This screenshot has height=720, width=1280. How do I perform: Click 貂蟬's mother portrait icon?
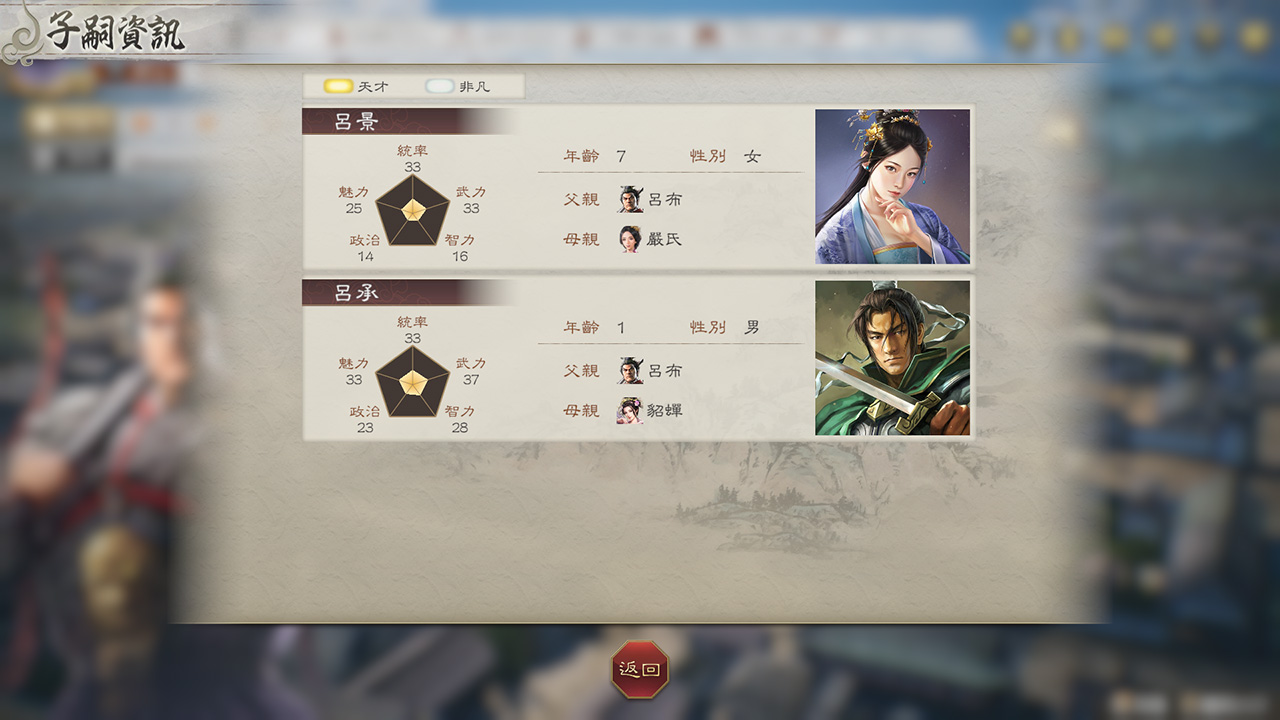(x=628, y=410)
